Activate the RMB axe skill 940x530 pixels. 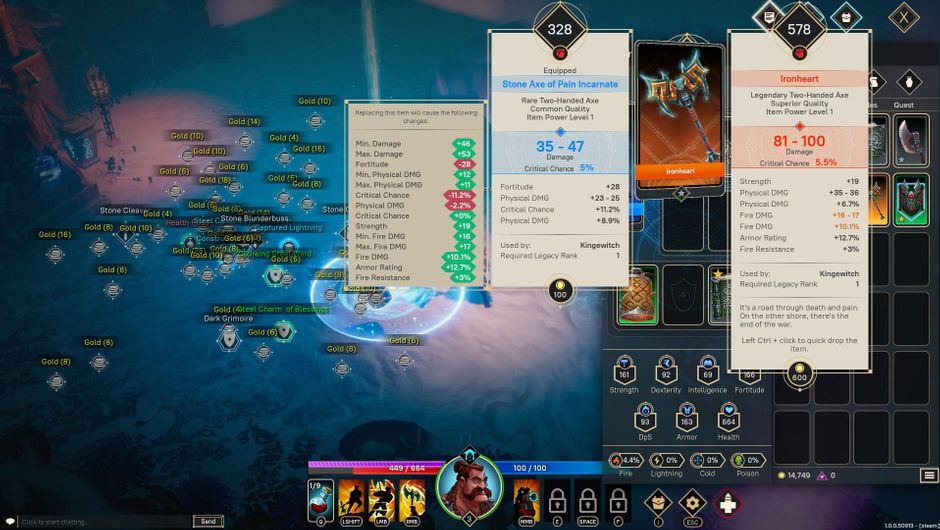point(411,496)
